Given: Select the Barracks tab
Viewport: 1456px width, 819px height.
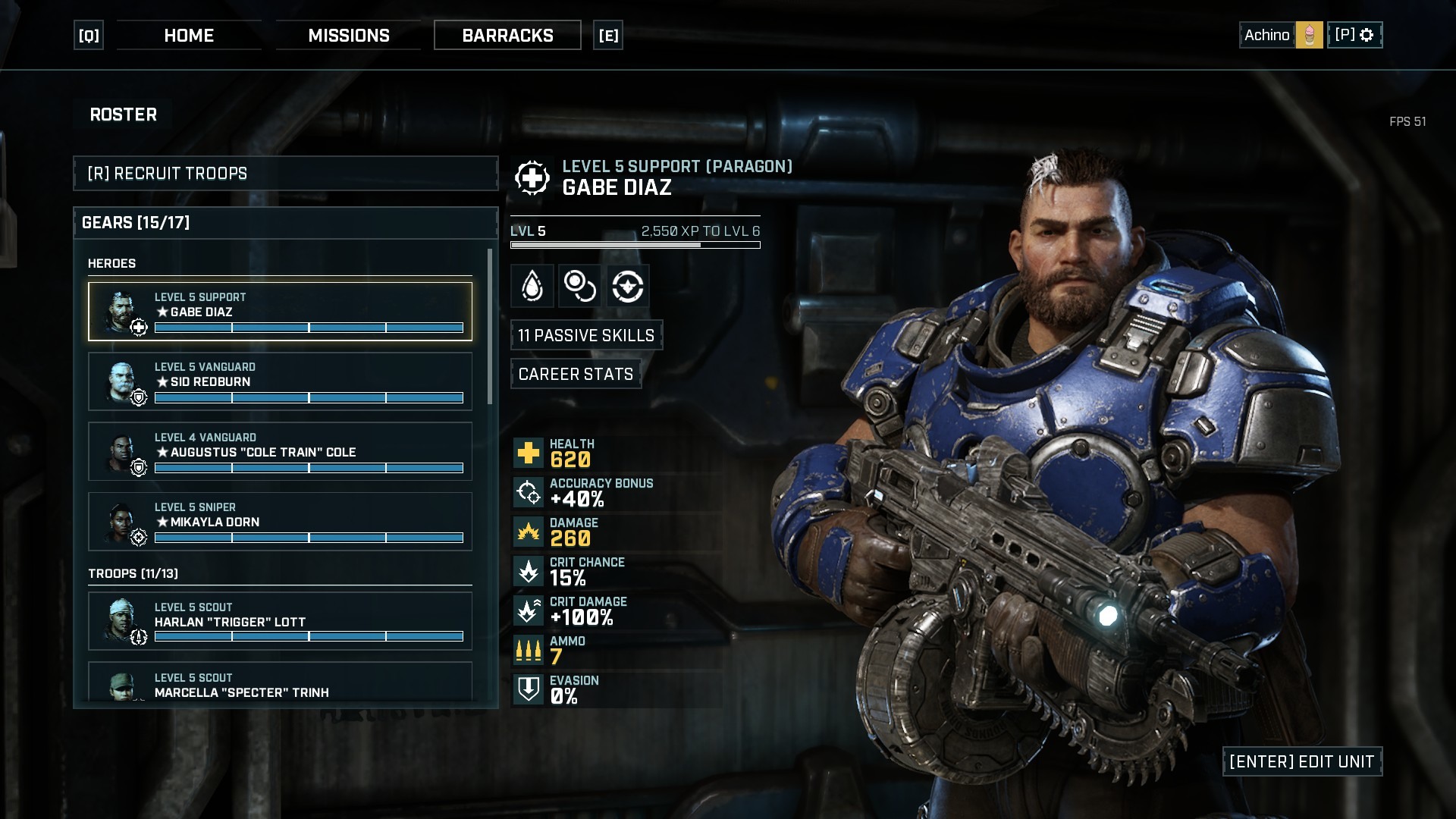Looking at the screenshot, I should tap(507, 36).
